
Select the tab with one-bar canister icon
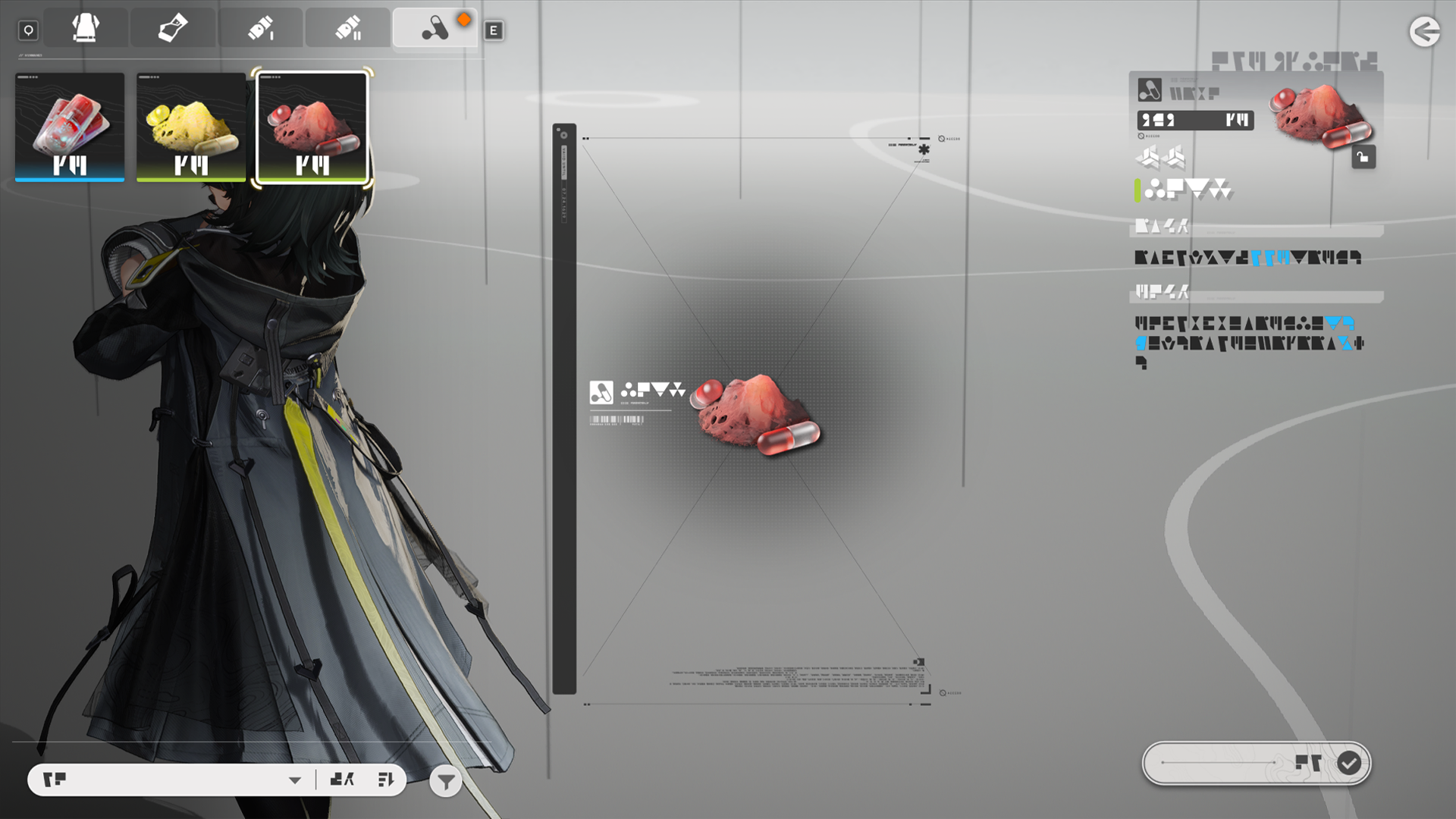tap(261, 29)
